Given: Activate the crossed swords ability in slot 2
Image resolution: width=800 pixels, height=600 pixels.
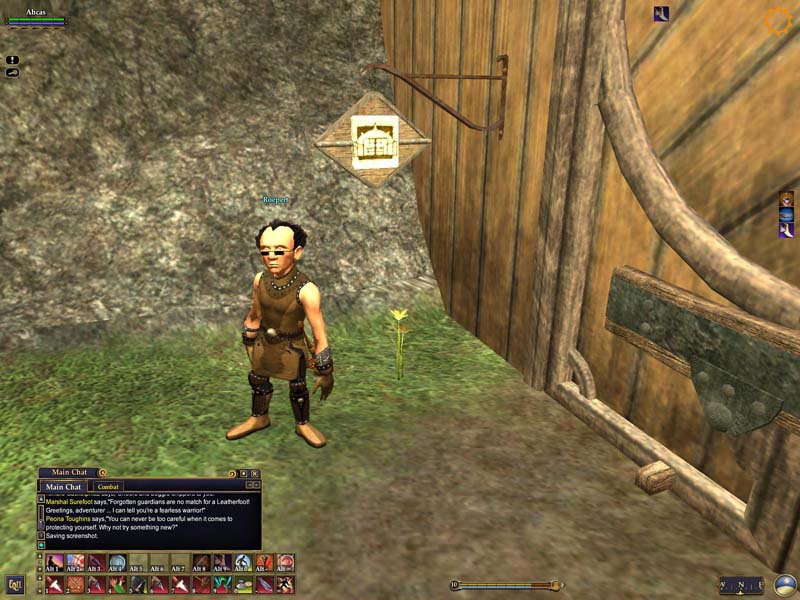Looking at the screenshot, I should (x=75, y=584).
